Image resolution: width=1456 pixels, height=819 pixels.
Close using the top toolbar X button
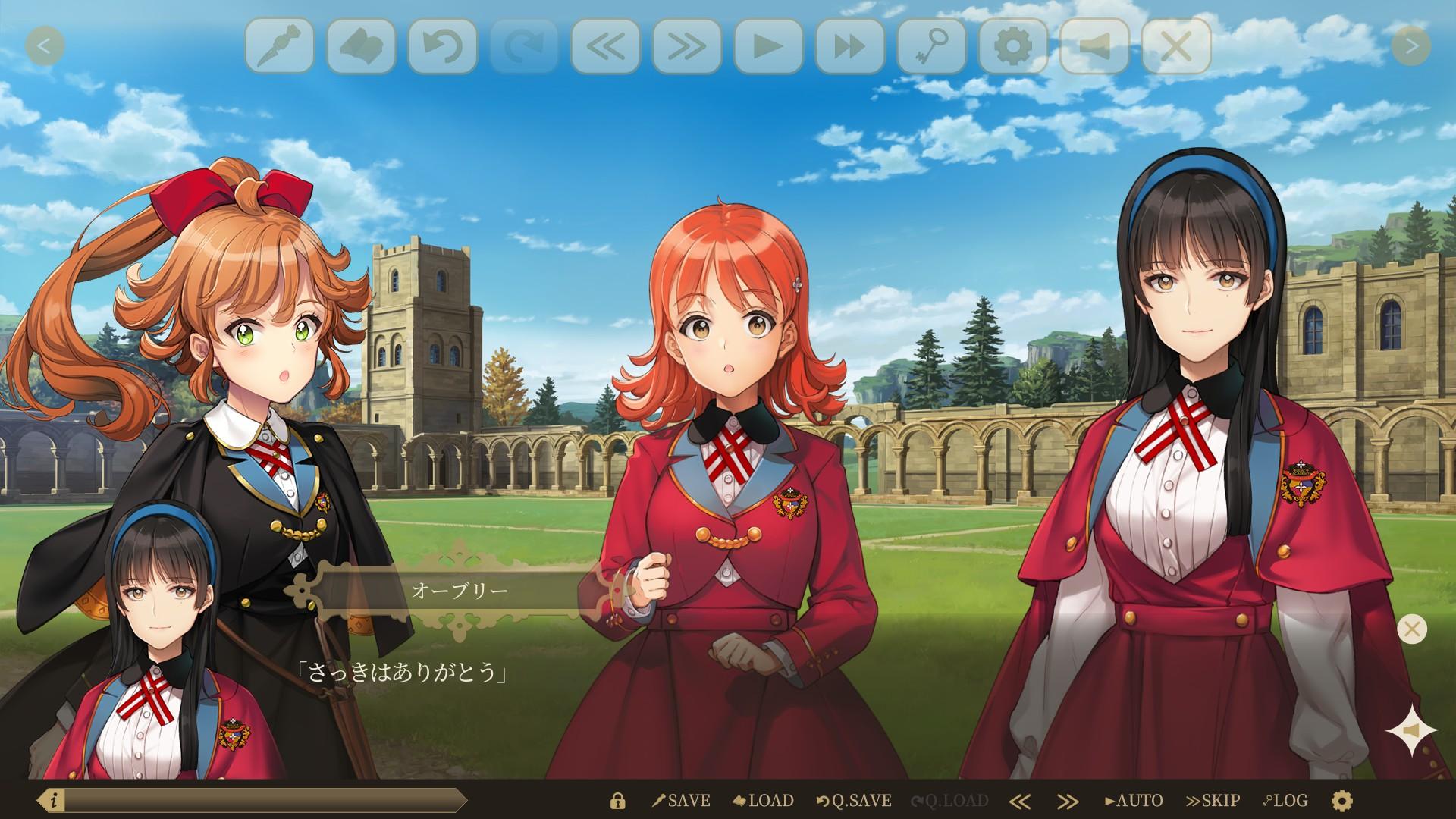coord(1176,46)
